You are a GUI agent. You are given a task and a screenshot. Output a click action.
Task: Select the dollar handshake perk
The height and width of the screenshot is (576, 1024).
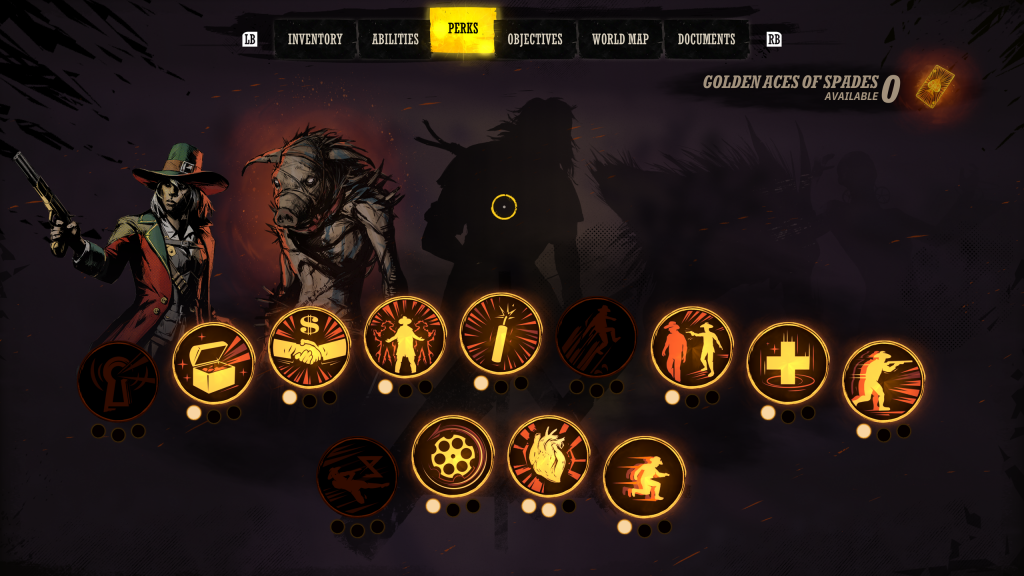point(309,347)
